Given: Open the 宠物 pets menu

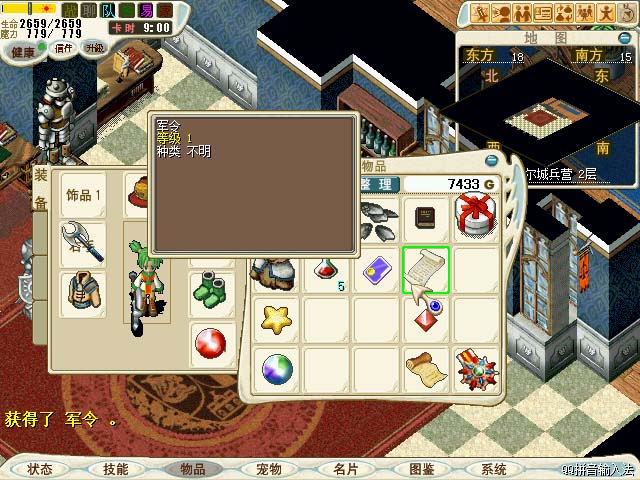Looking at the screenshot, I should tap(269, 469).
